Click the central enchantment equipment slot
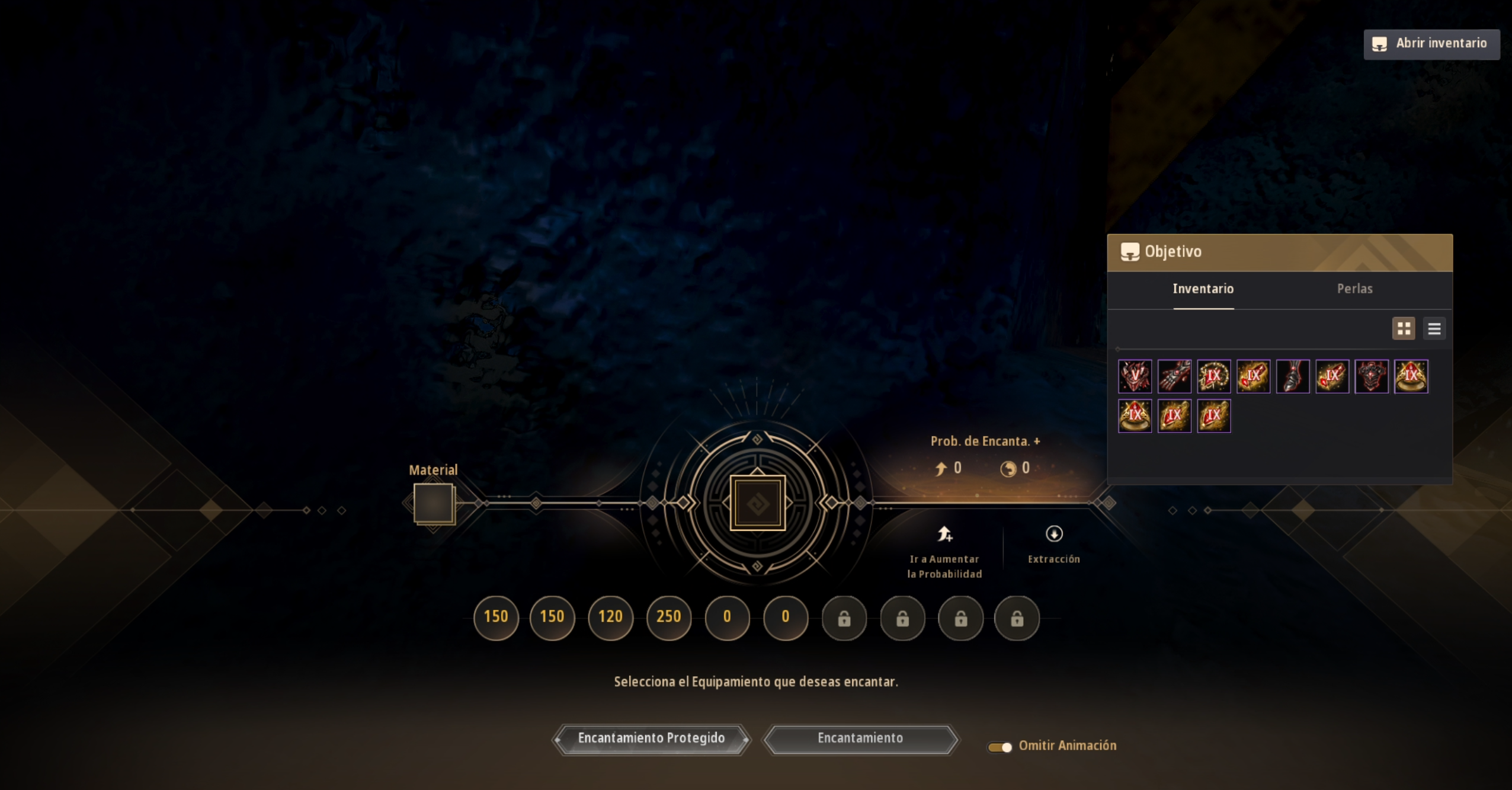Screen dimensions: 1512x790 click(757, 503)
